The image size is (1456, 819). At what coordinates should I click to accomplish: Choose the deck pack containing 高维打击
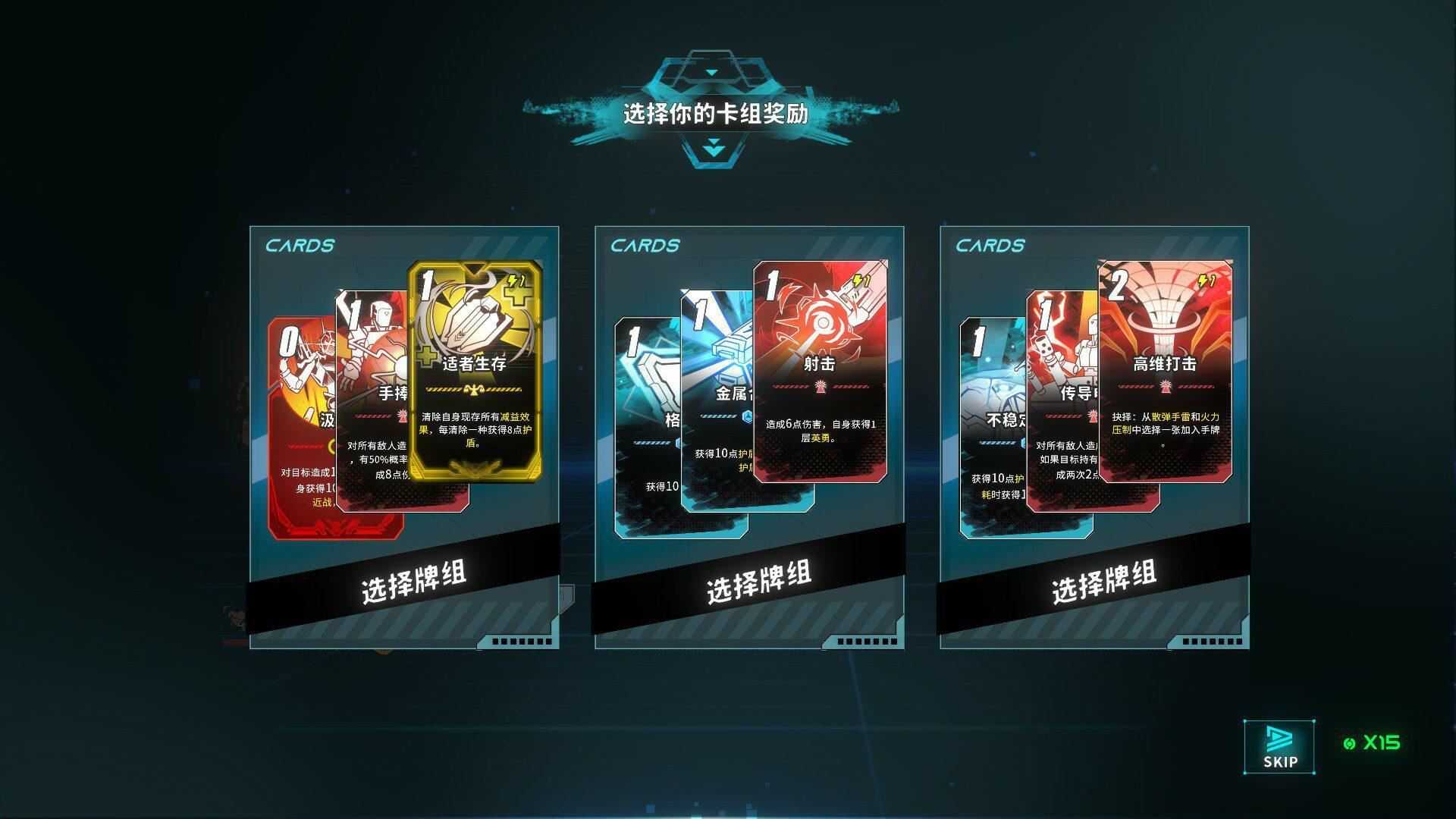pos(1103,582)
